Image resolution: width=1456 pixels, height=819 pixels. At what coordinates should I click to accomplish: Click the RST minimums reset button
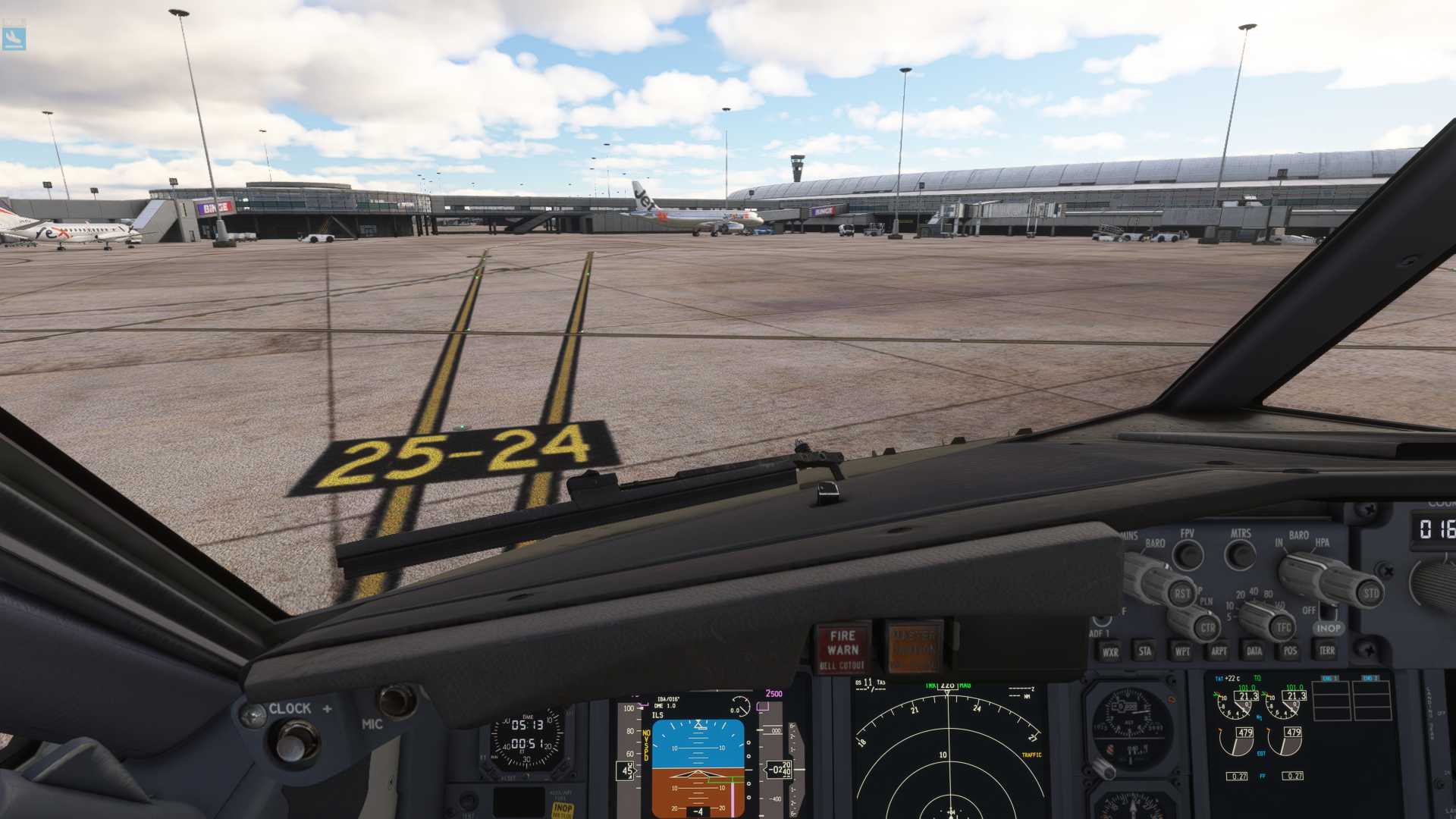(1181, 594)
